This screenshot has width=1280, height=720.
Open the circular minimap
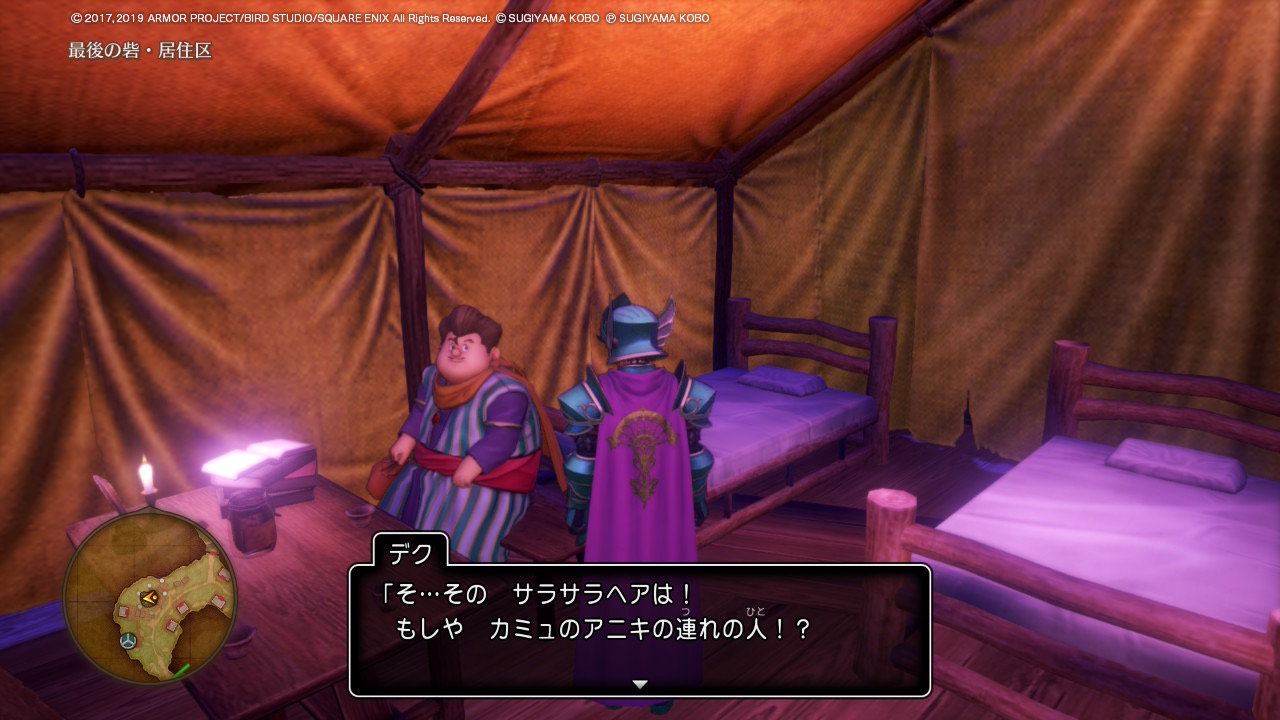pyautogui.click(x=150, y=597)
